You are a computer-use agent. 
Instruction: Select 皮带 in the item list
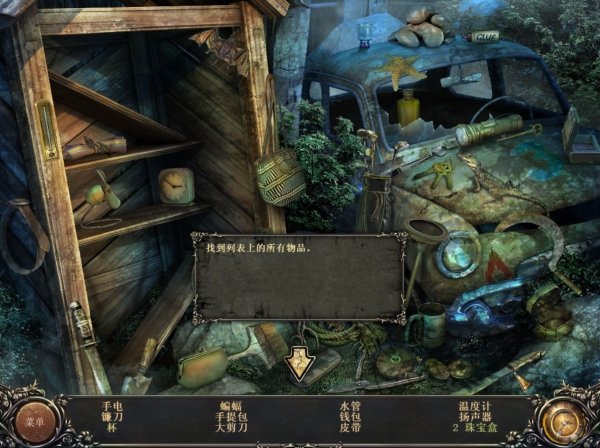click(350, 428)
